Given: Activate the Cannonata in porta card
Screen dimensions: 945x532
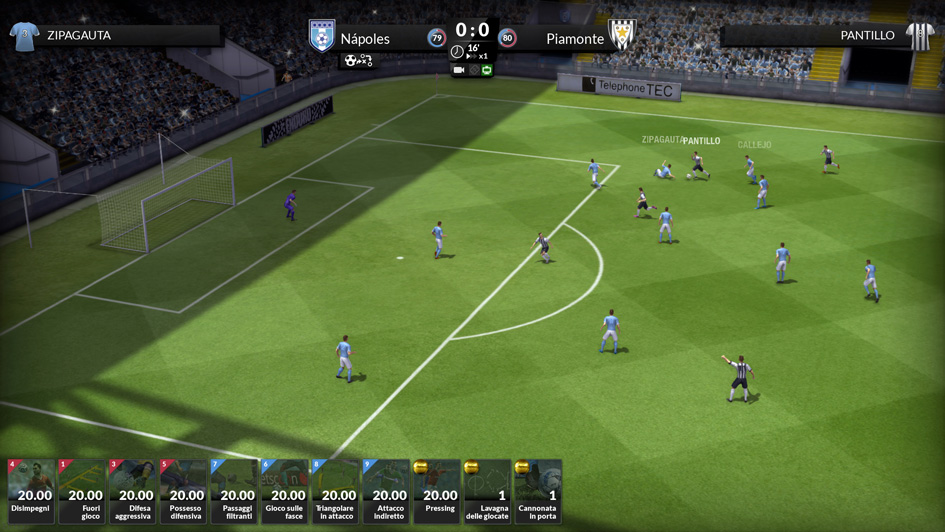Looking at the screenshot, I should (538, 491).
